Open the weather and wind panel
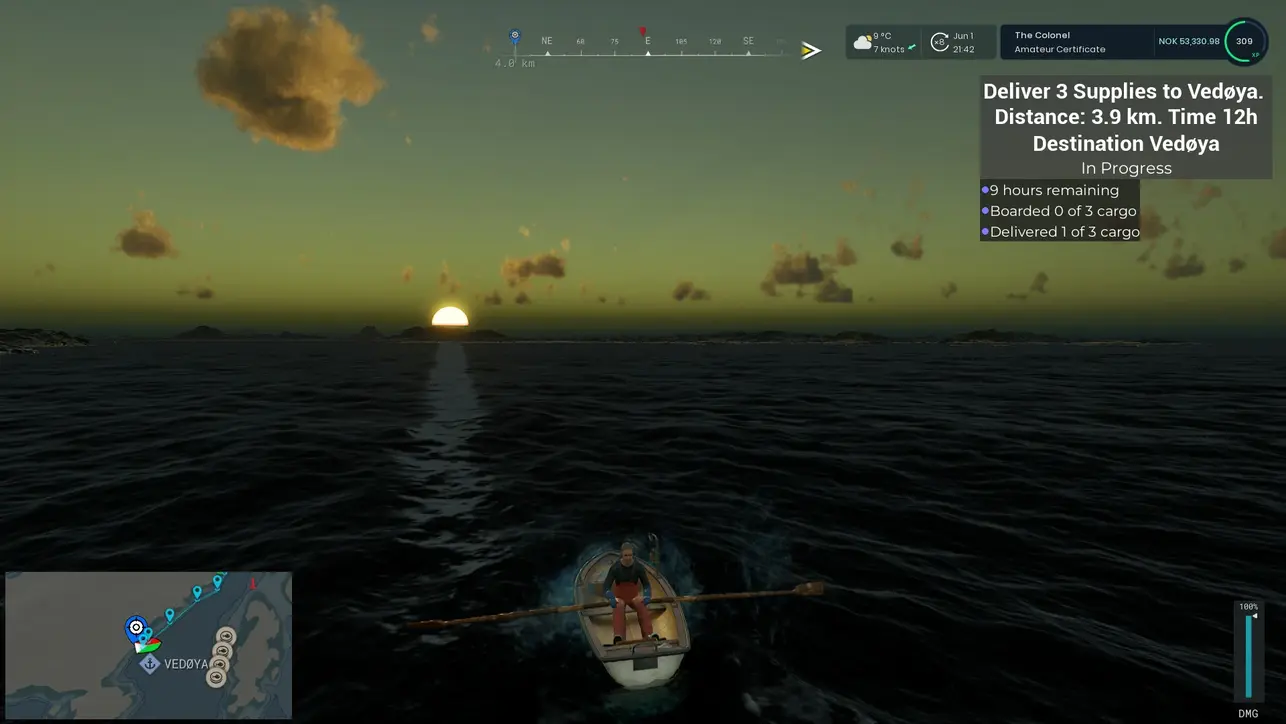 (882, 42)
